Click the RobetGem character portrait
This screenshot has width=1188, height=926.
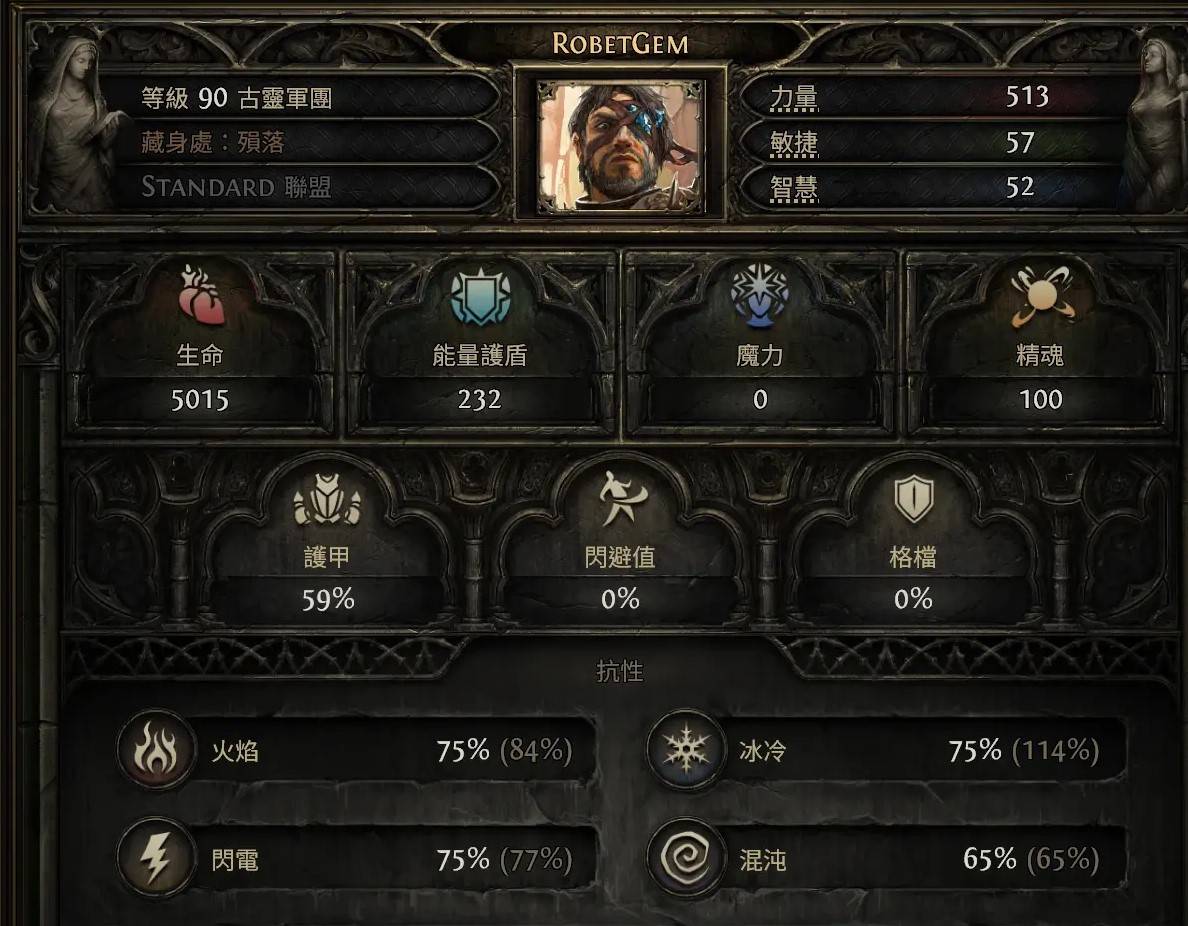620,146
